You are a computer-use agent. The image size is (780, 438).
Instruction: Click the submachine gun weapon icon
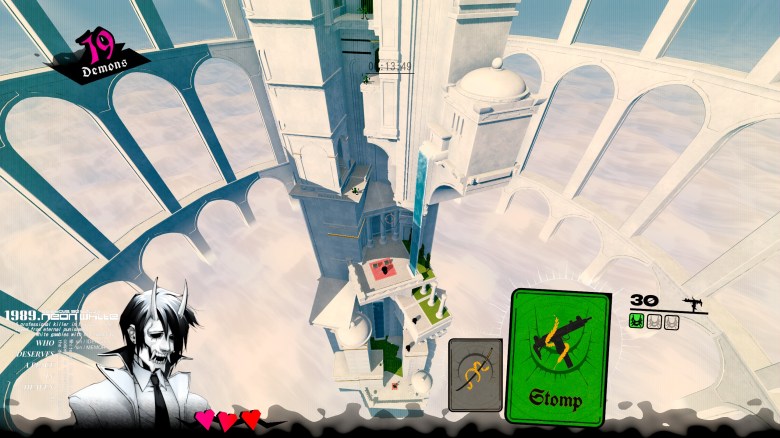(691, 300)
